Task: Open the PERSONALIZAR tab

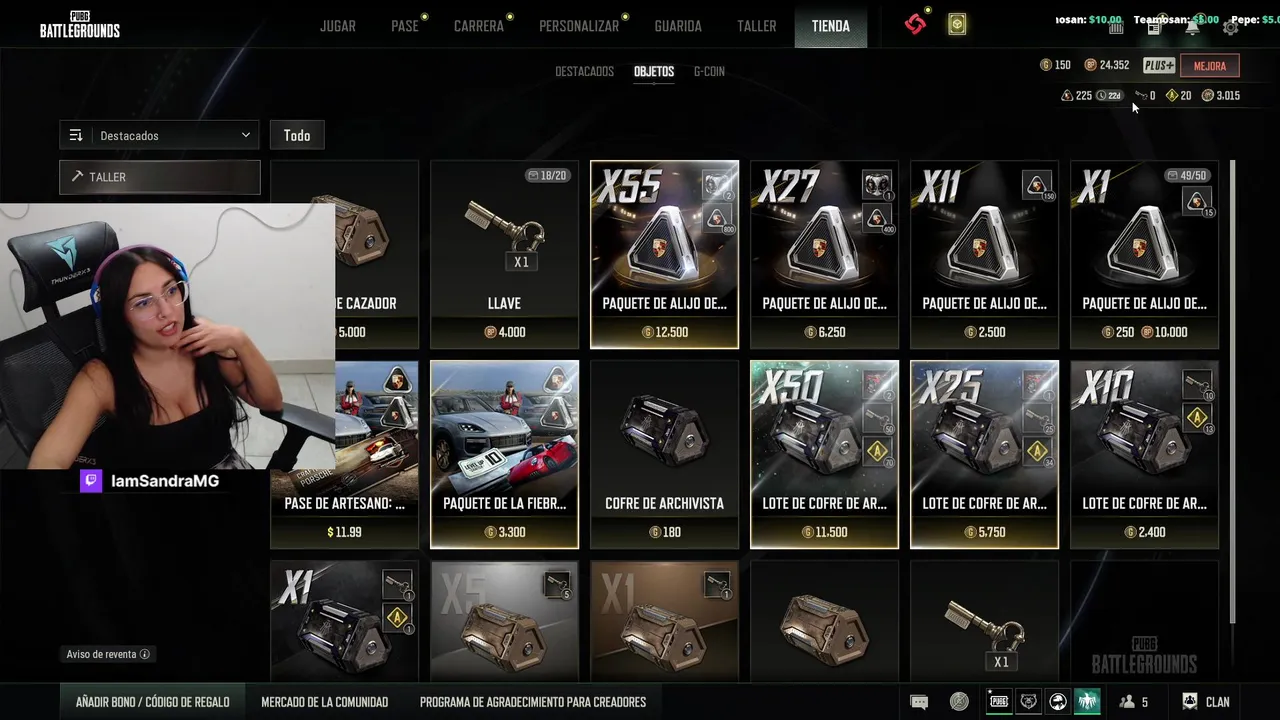Action: [x=578, y=26]
